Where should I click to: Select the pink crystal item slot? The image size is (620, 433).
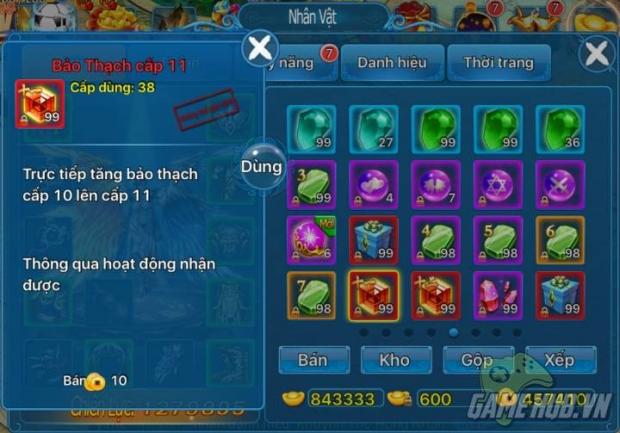pos(498,296)
